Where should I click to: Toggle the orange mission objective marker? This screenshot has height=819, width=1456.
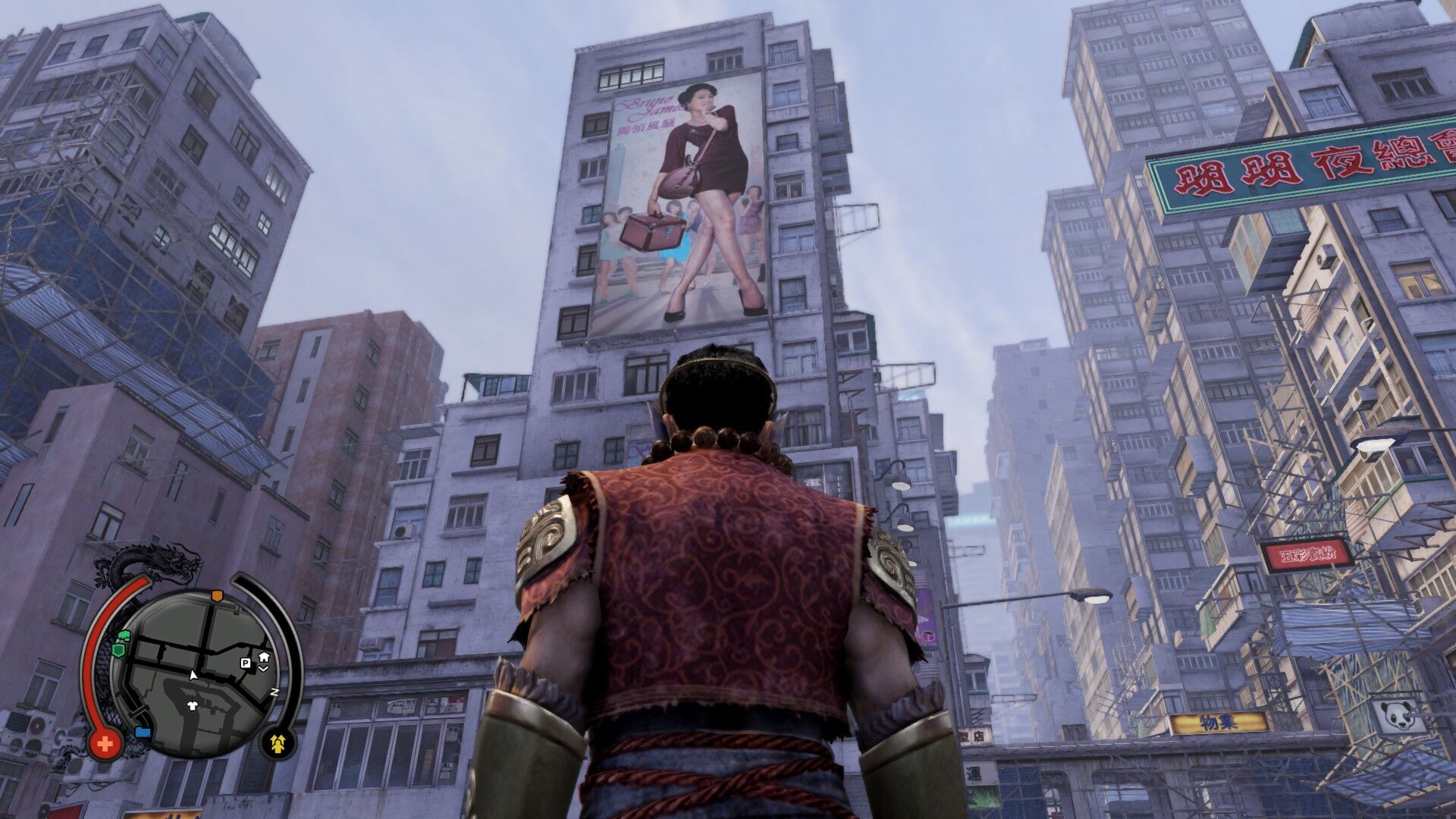click(216, 595)
